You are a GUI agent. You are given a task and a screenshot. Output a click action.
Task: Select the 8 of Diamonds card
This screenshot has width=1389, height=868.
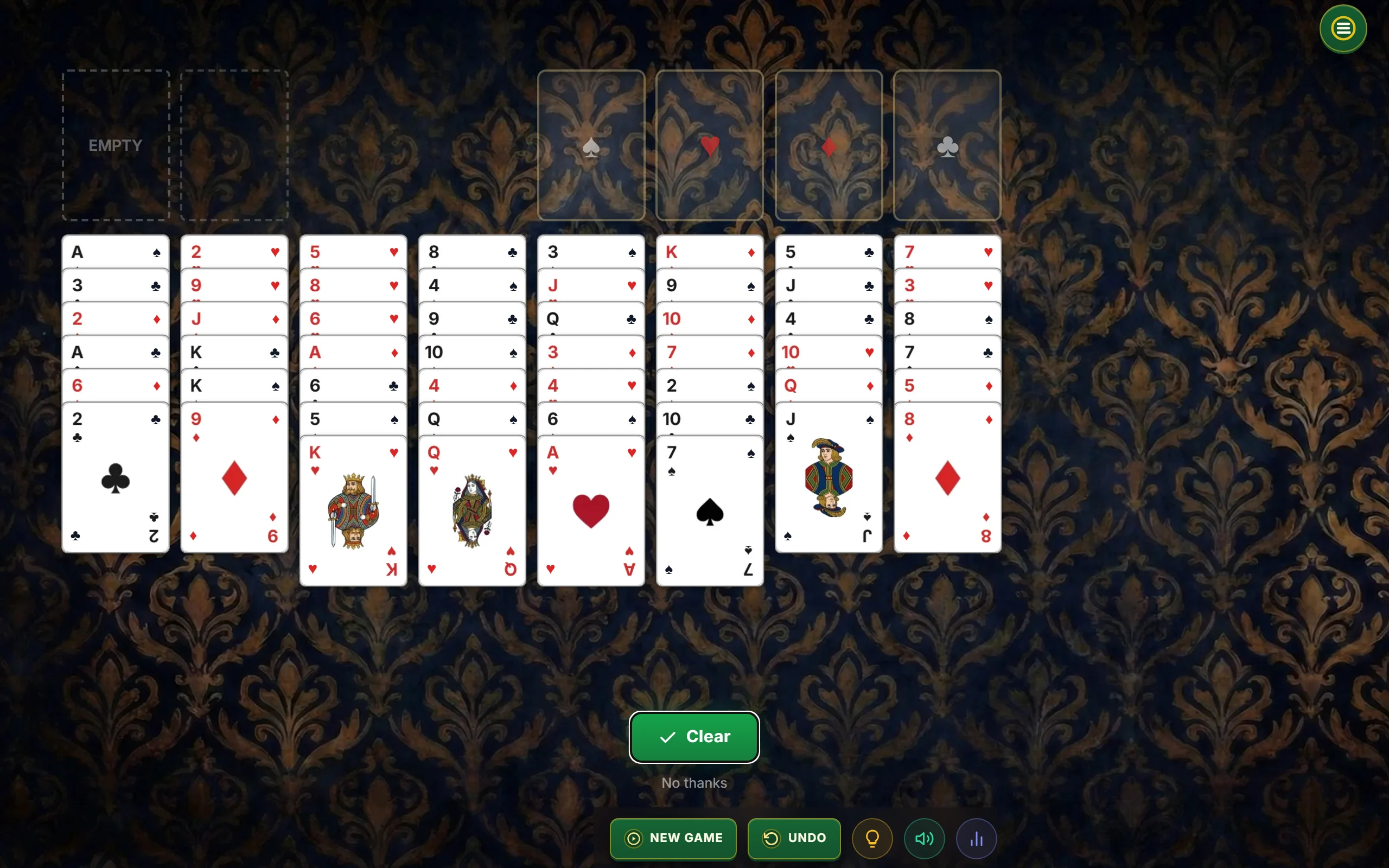946,476
